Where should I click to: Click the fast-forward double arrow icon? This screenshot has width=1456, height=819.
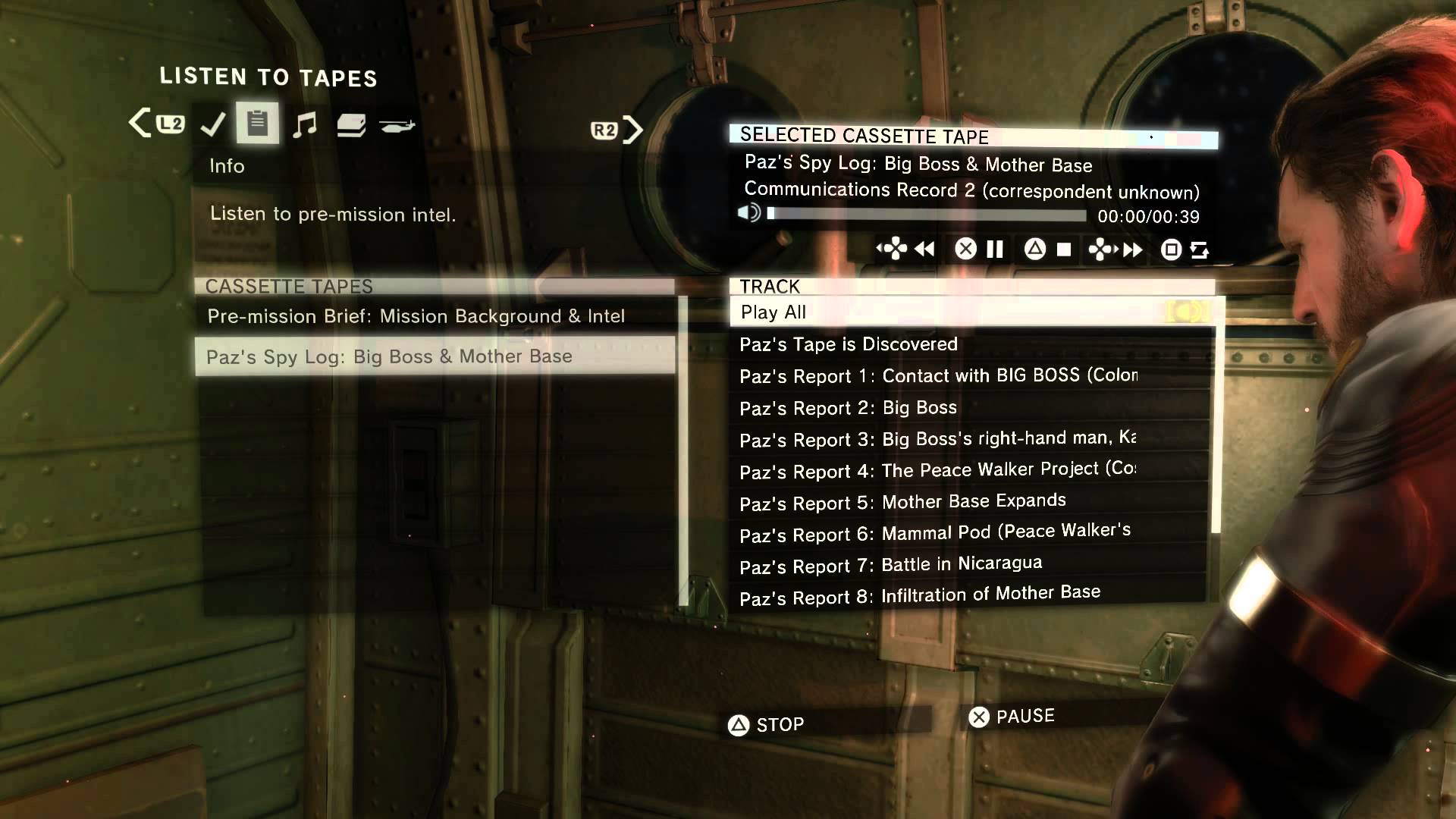tap(1133, 250)
